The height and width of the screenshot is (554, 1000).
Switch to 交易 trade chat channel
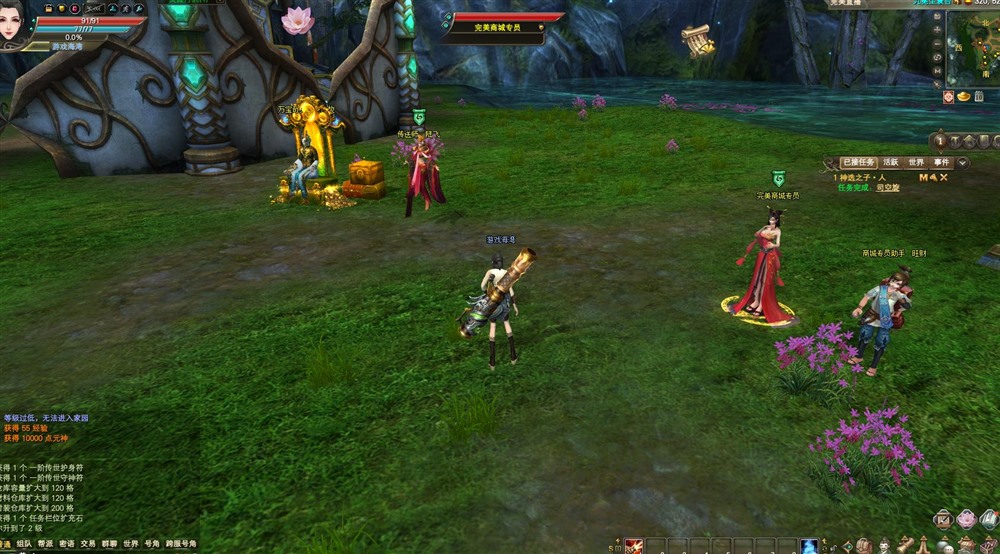89,545
